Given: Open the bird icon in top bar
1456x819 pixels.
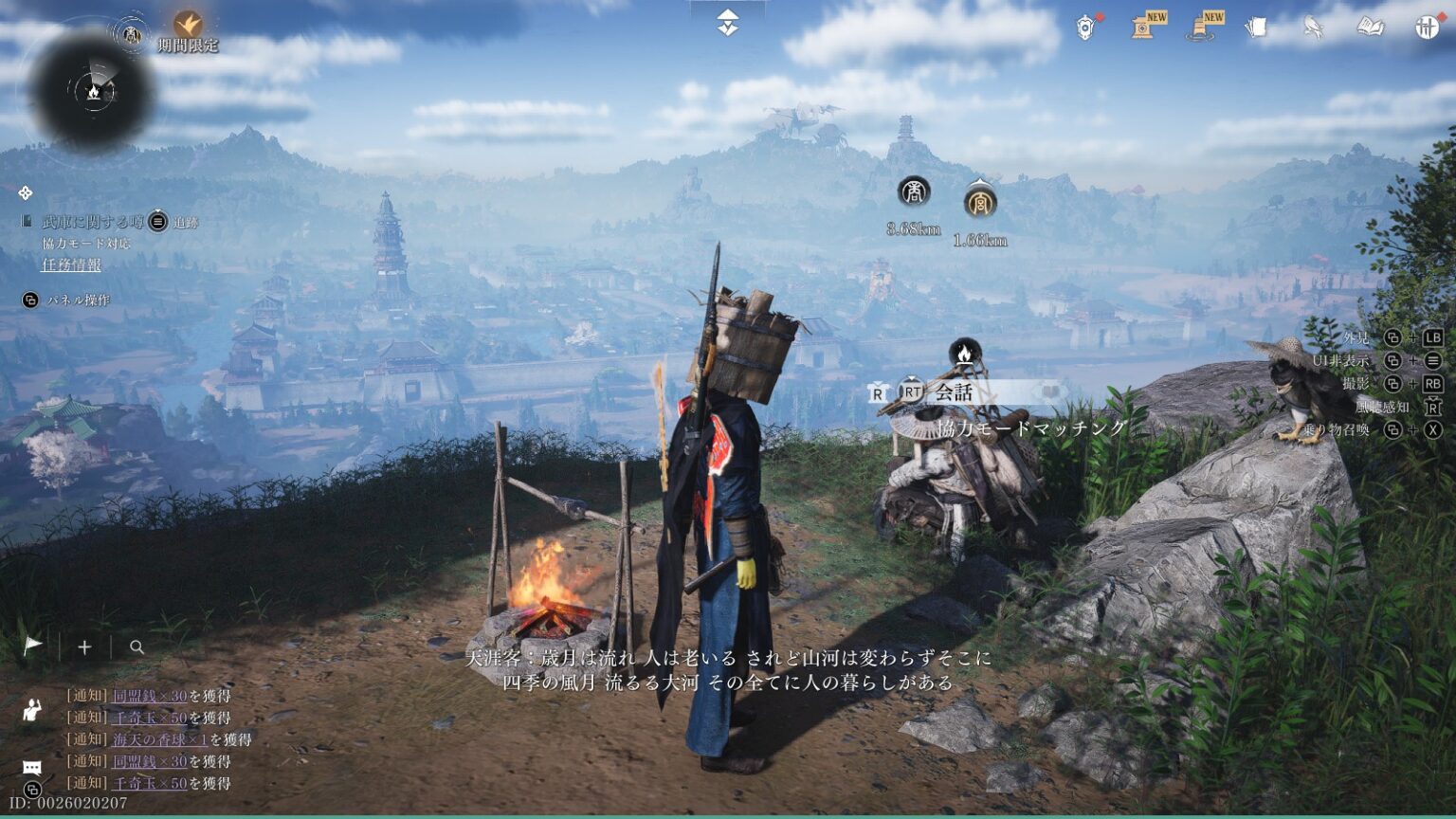Looking at the screenshot, I should pyautogui.click(x=1313, y=27).
